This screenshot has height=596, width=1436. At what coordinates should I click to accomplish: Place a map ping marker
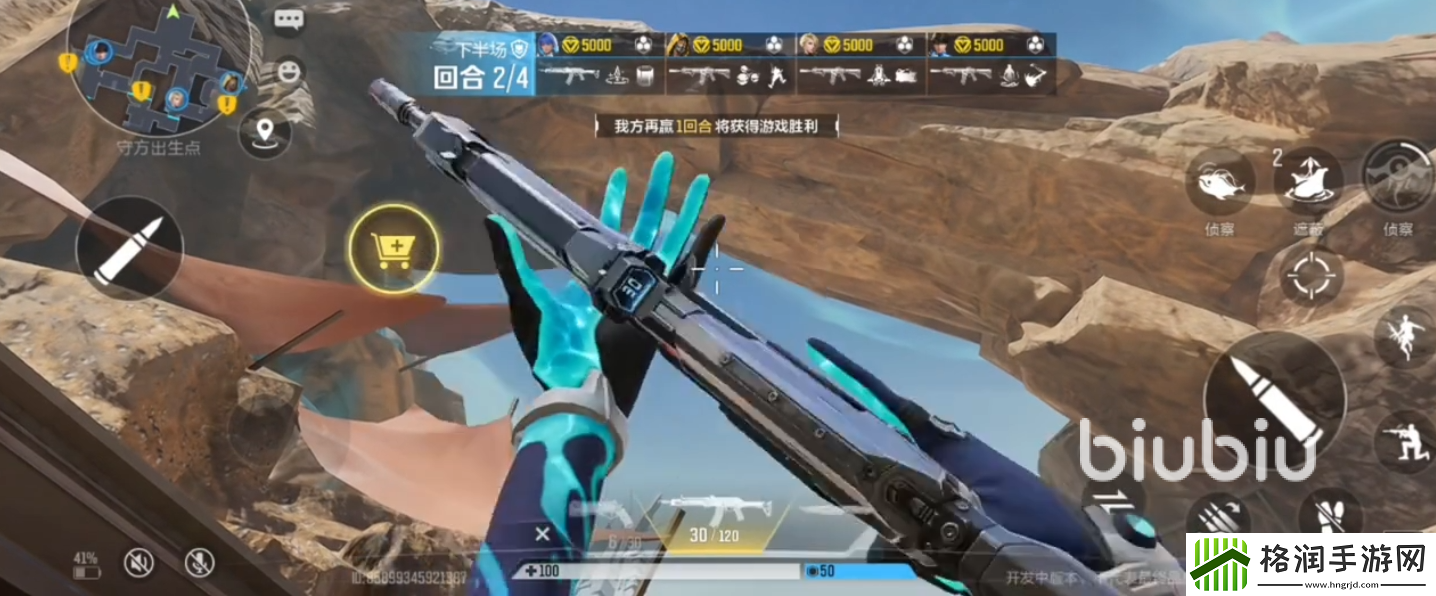tap(265, 132)
